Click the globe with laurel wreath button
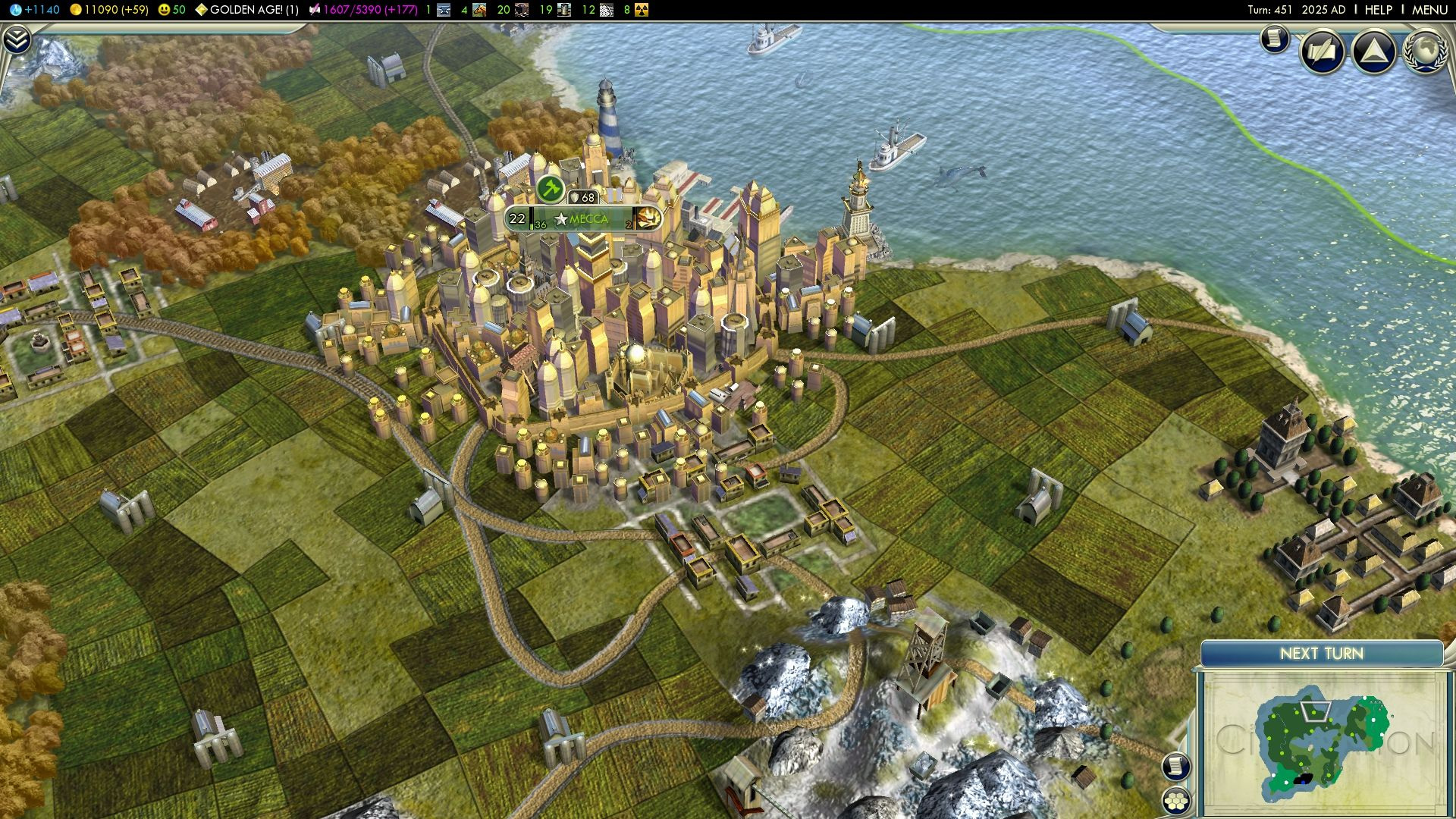This screenshot has height=819, width=1456. pos(1426,50)
